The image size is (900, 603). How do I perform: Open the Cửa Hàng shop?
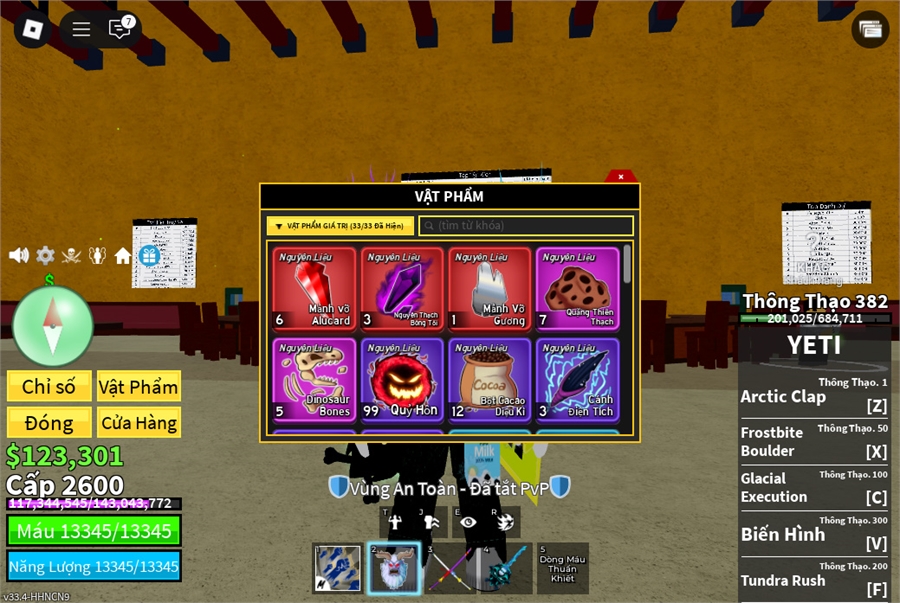[x=139, y=423]
